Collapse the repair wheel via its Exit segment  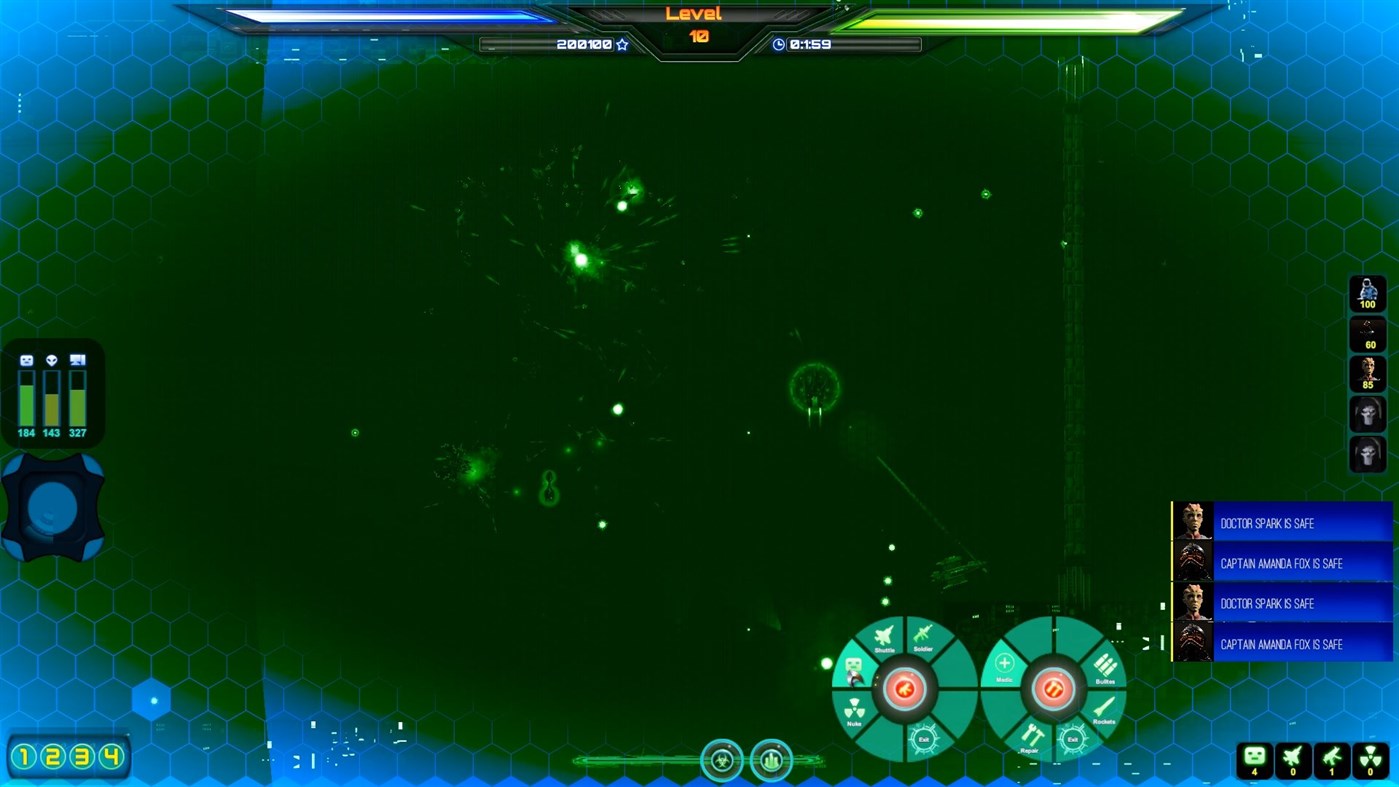(1072, 739)
